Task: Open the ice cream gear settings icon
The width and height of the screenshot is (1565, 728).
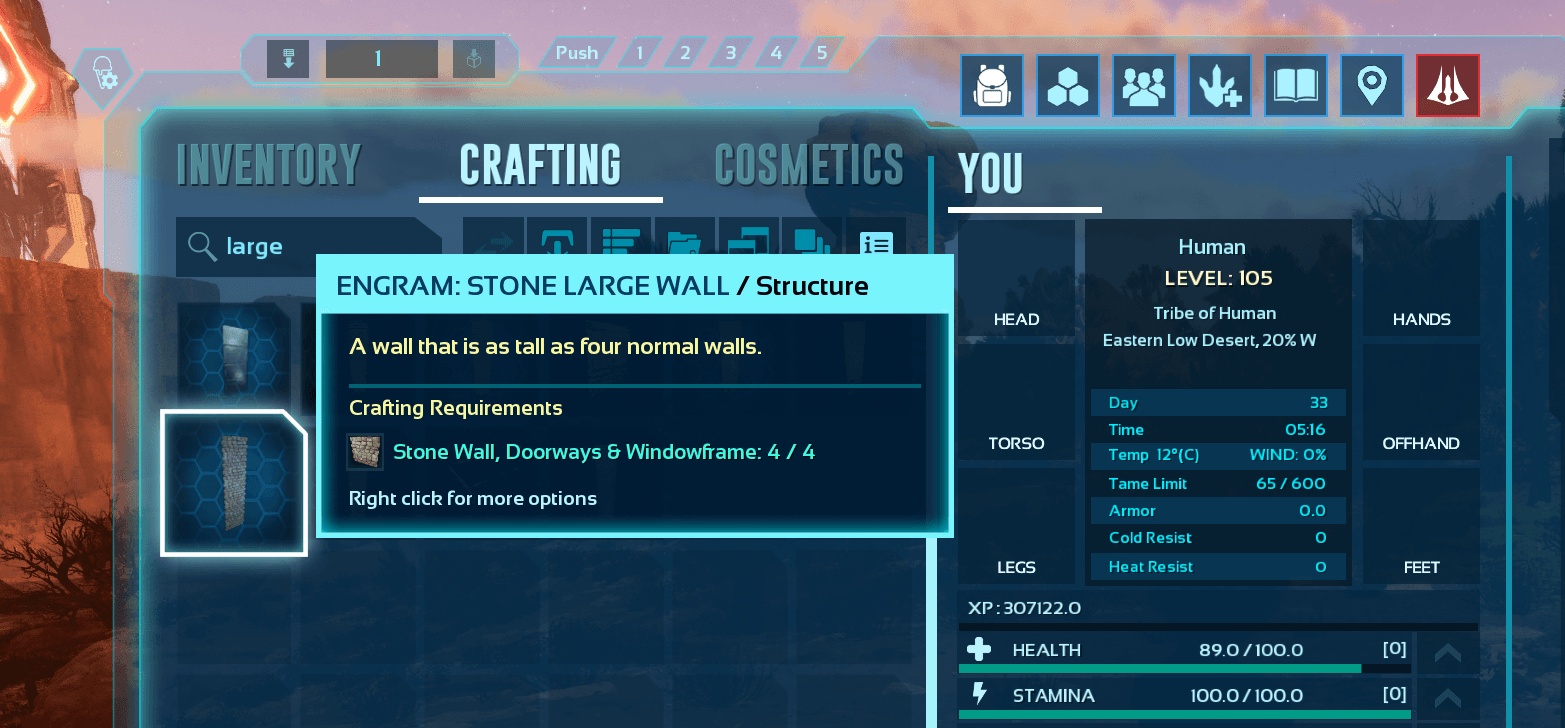Action: tap(103, 75)
